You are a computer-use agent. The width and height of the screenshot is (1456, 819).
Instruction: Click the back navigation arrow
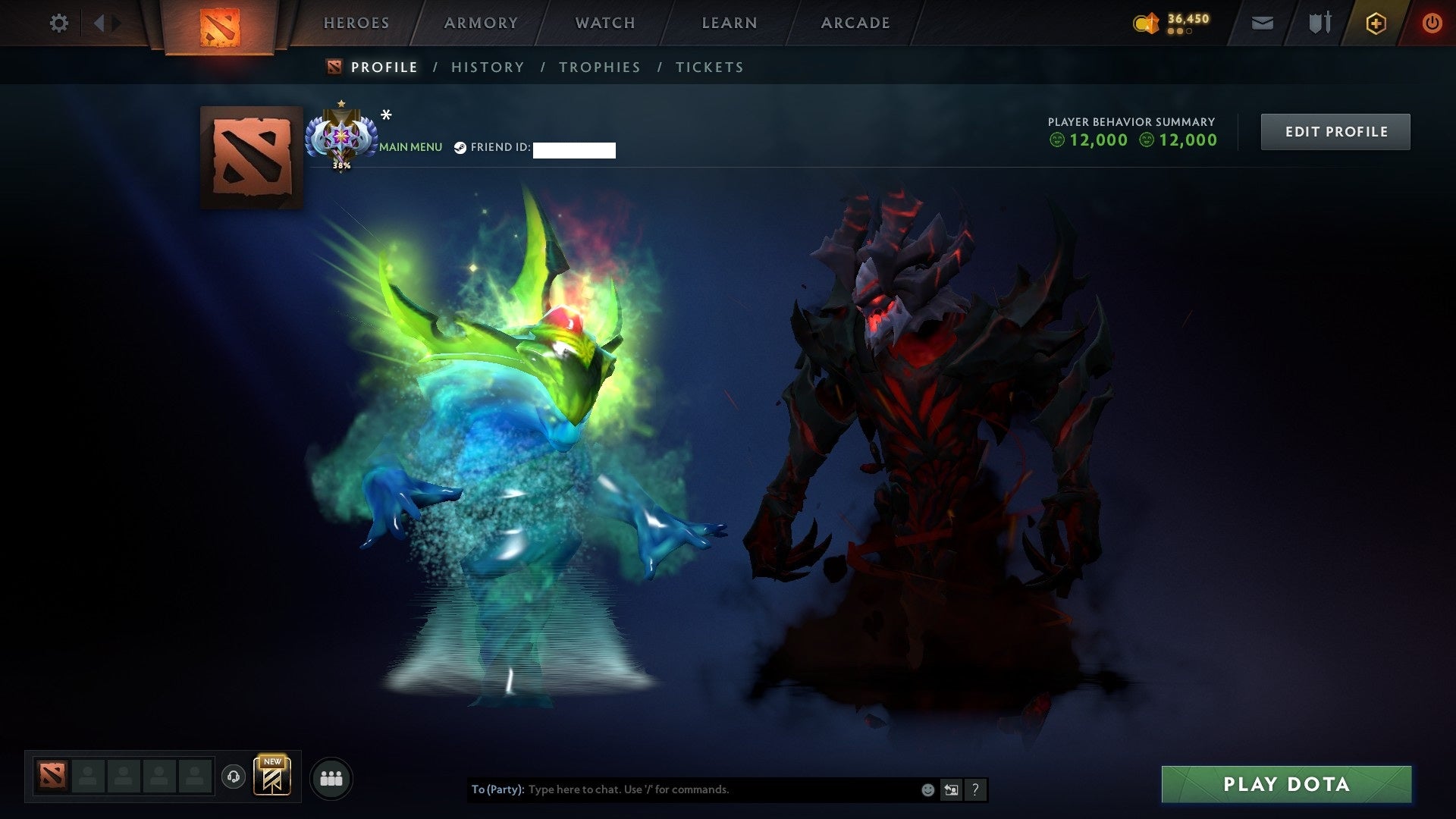pyautogui.click(x=99, y=23)
